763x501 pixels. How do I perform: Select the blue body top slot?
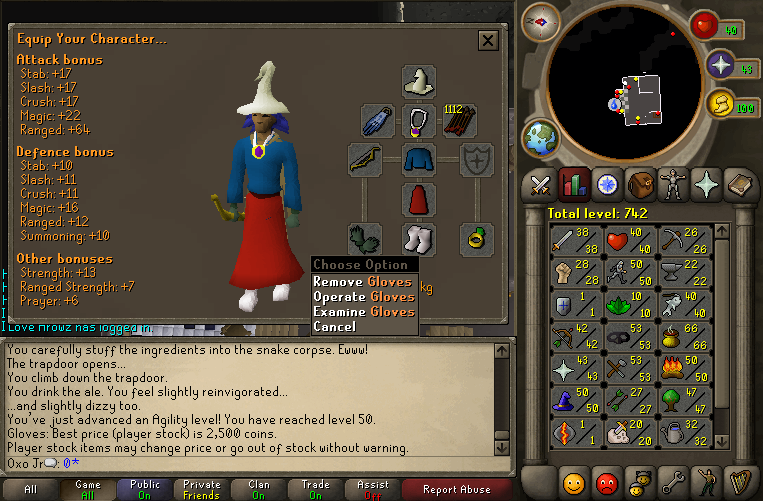point(419,160)
